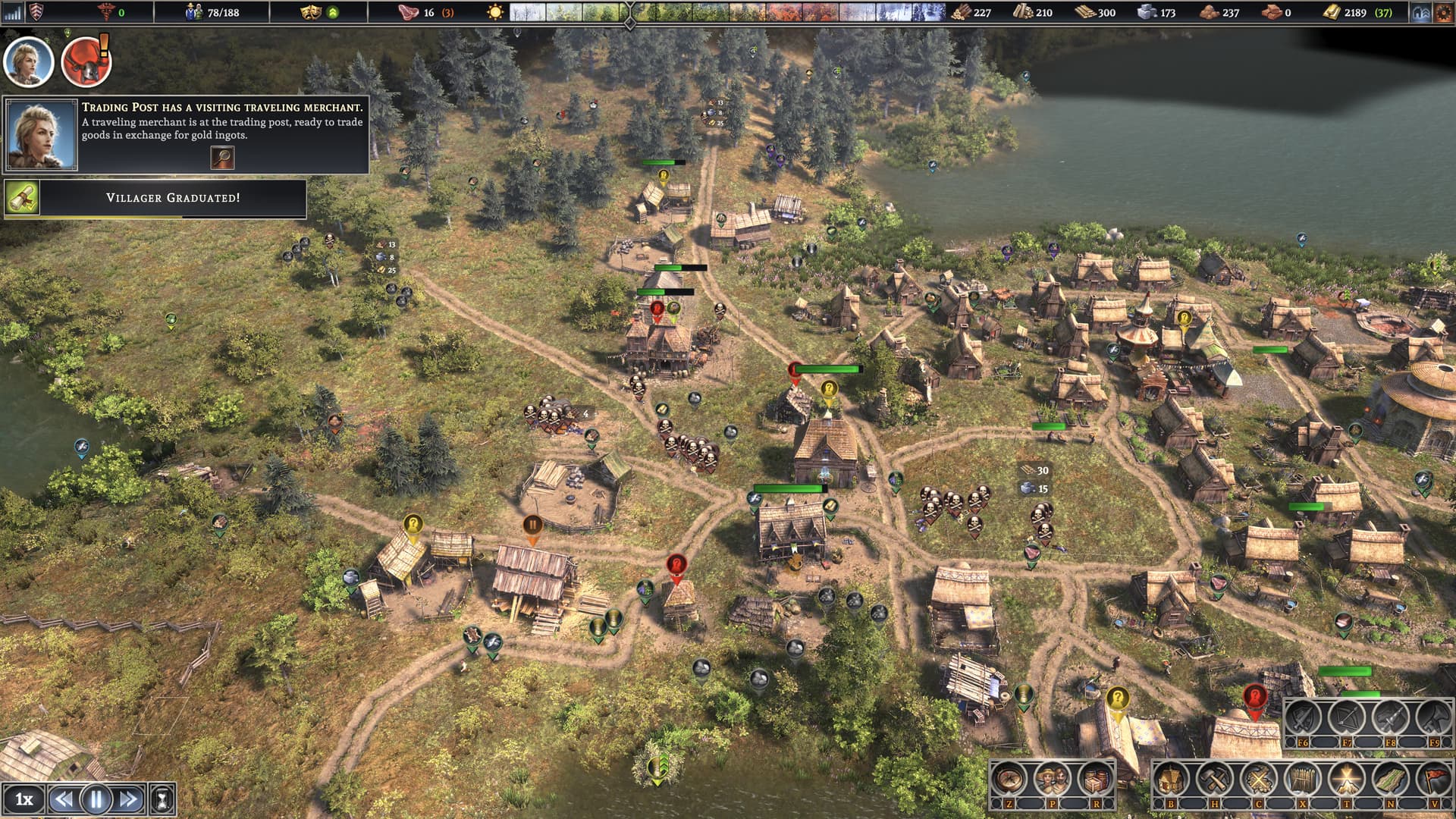Choose the wooden palisade wall tool
Image resolution: width=1456 pixels, height=819 pixels.
coord(1302,779)
